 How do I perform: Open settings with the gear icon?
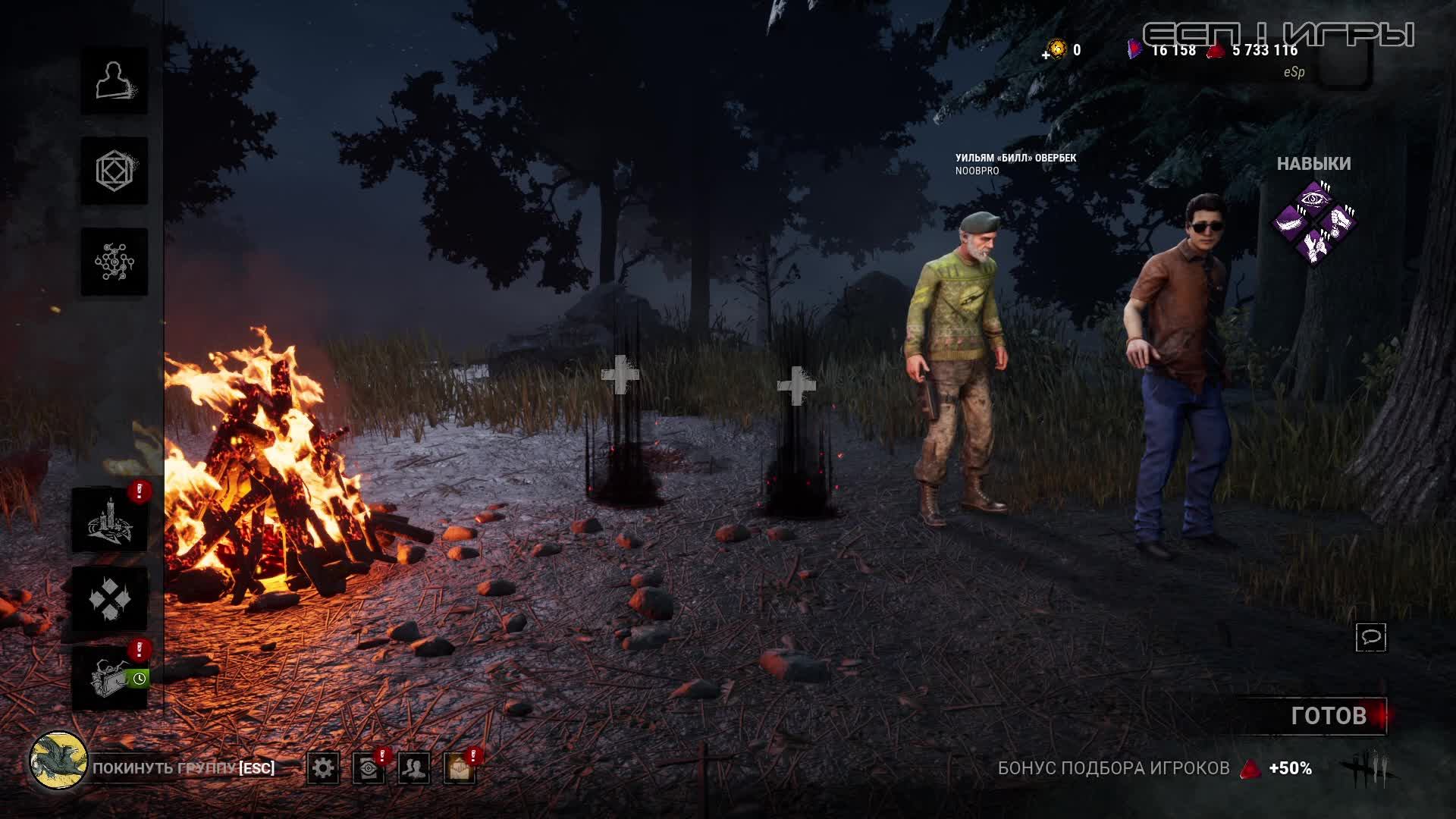[x=323, y=768]
